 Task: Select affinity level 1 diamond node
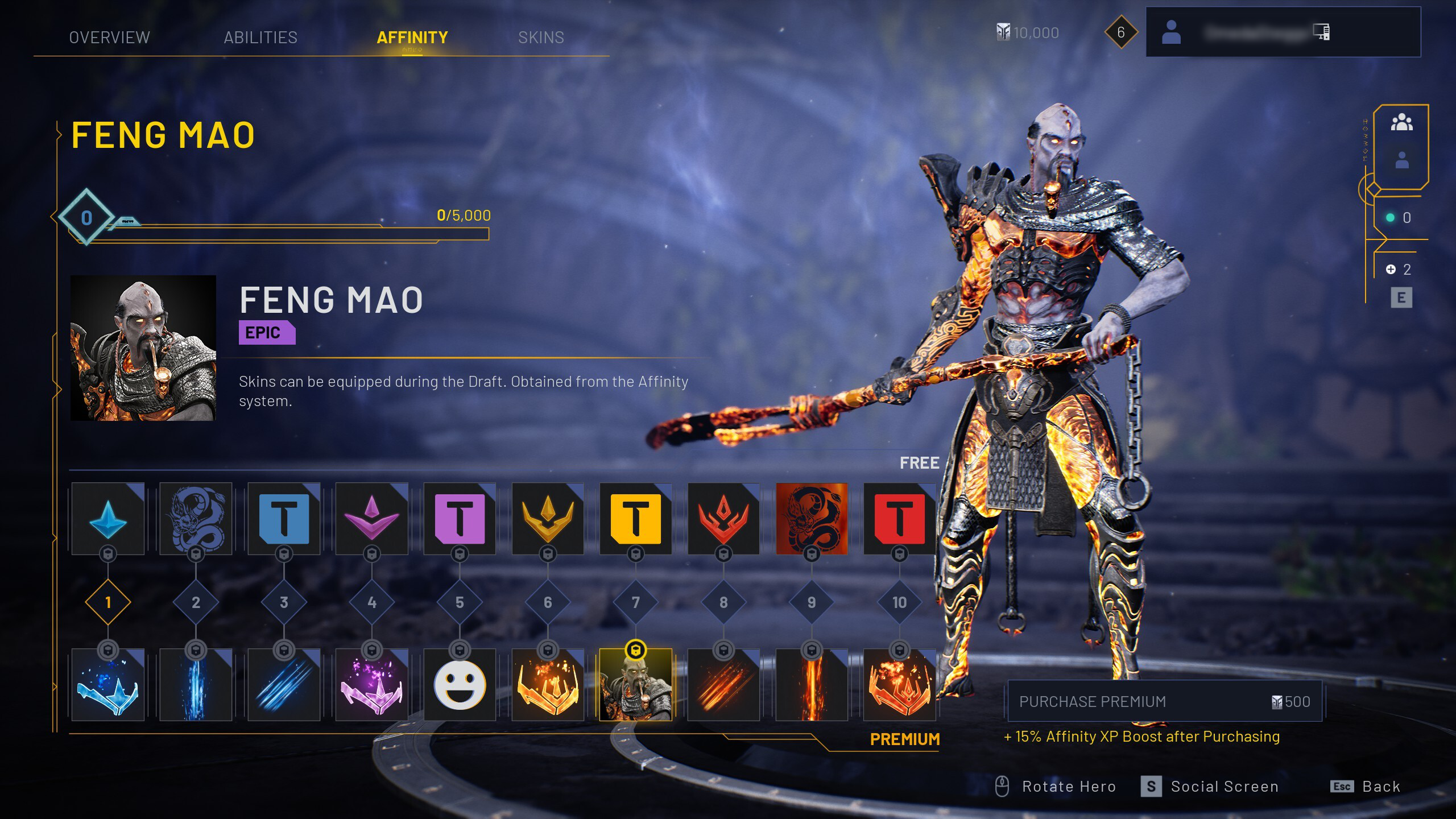point(108,602)
